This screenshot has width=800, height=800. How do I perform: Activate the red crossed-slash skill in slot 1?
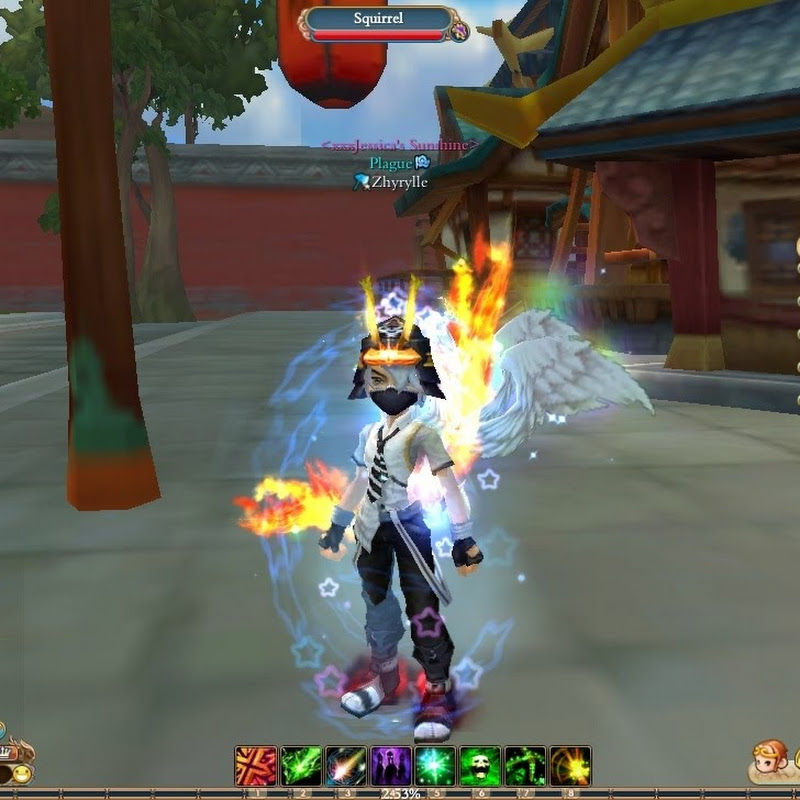[x=255, y=766]
